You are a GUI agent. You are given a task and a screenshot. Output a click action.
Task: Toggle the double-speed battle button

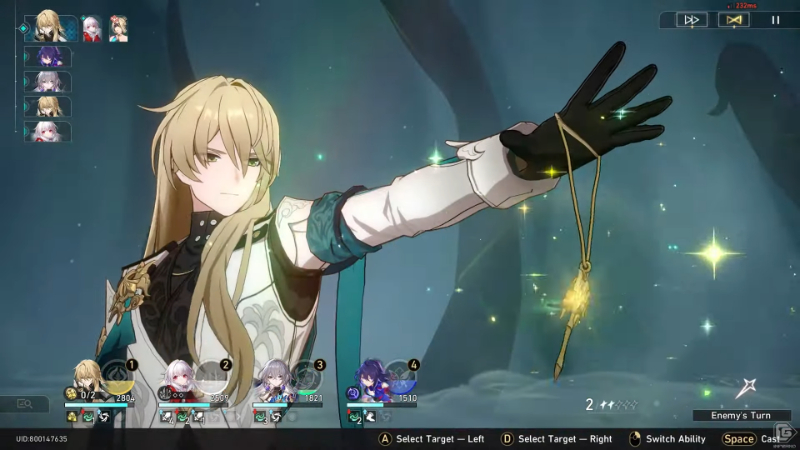pyautogui.click(x=691, y=19)
